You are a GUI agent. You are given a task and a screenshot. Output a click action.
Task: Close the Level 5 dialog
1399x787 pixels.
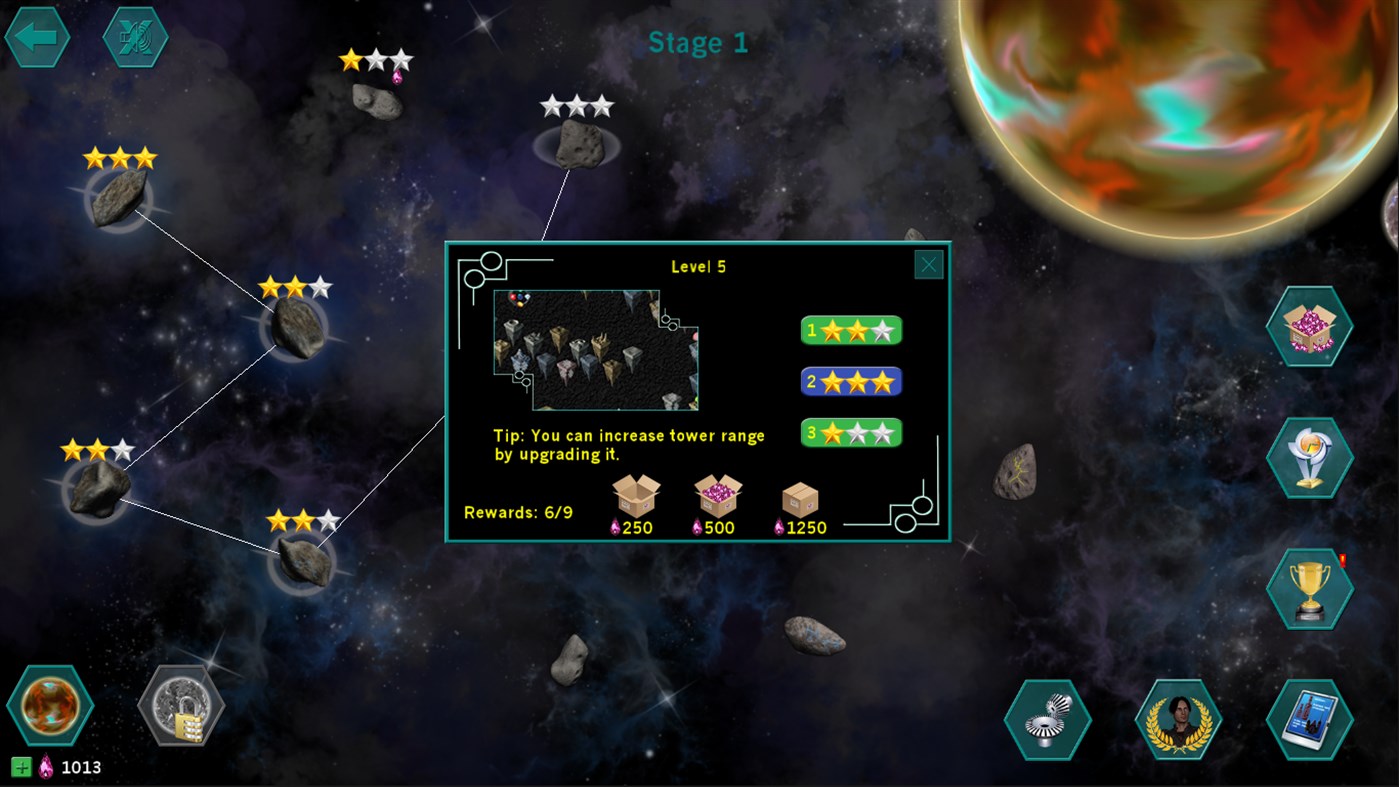[x=927, y=264]
